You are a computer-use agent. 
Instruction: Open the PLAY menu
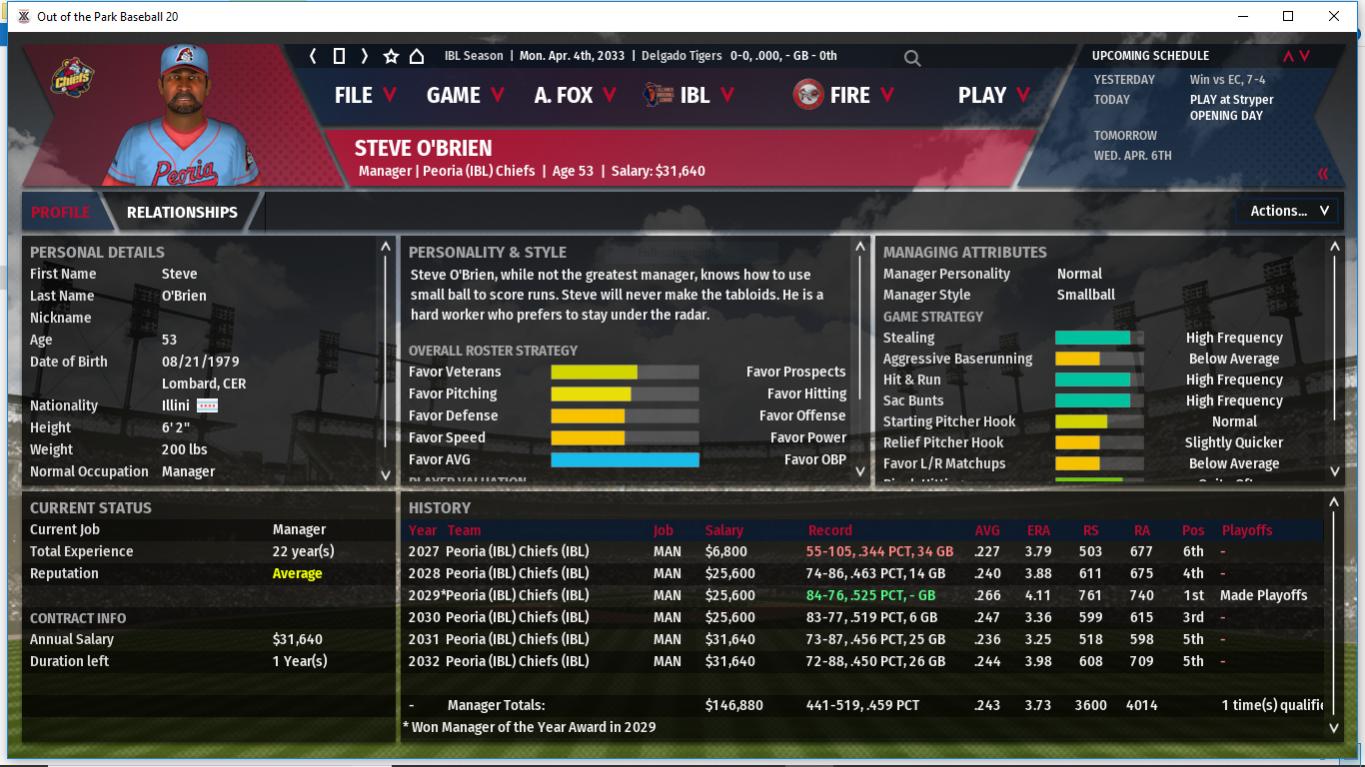tap(994, 95)
